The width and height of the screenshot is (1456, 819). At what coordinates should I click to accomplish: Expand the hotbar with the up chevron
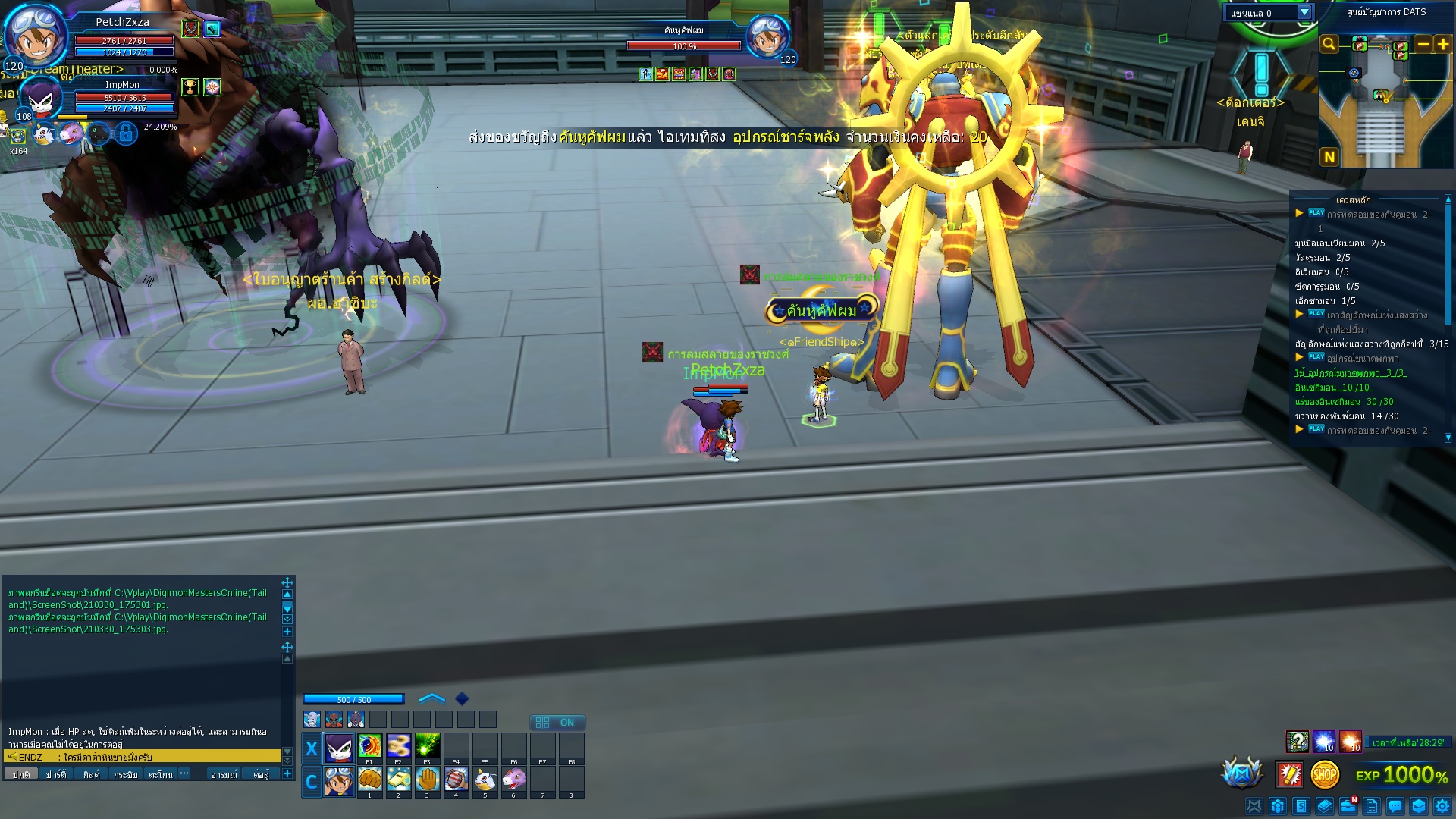click(431, 698)
